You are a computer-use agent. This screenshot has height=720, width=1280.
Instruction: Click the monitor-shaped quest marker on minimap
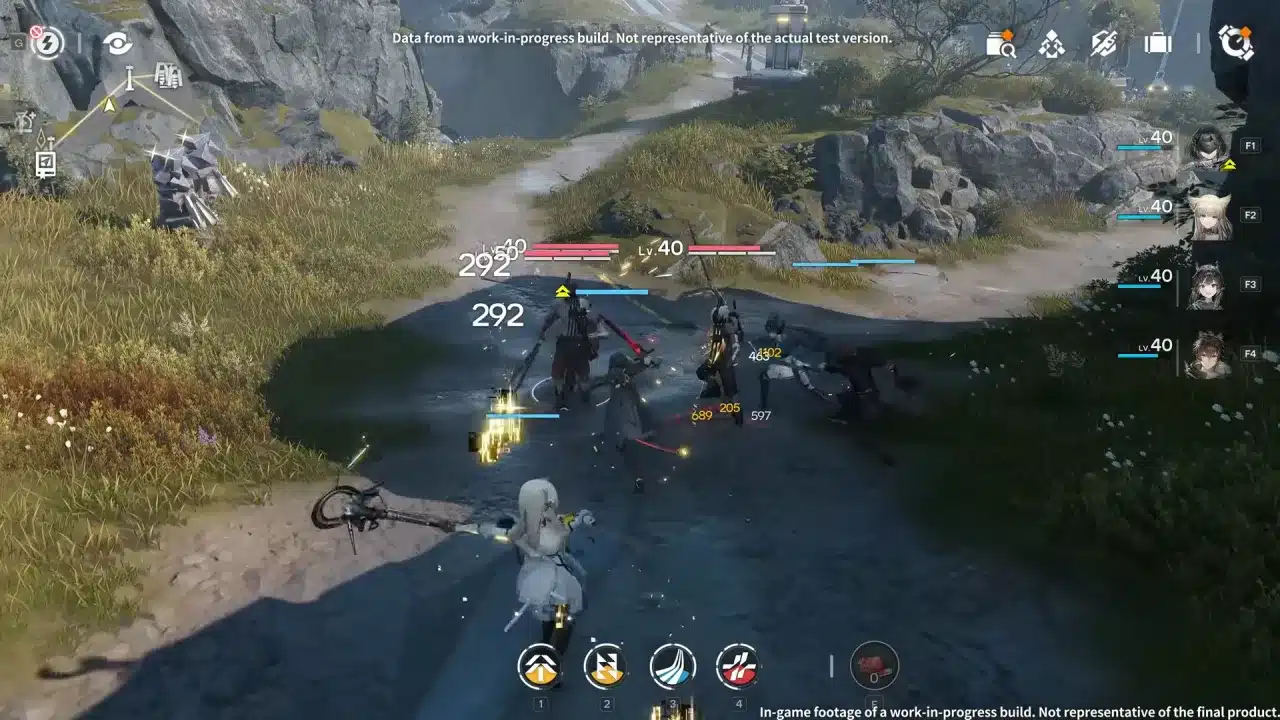44,160
